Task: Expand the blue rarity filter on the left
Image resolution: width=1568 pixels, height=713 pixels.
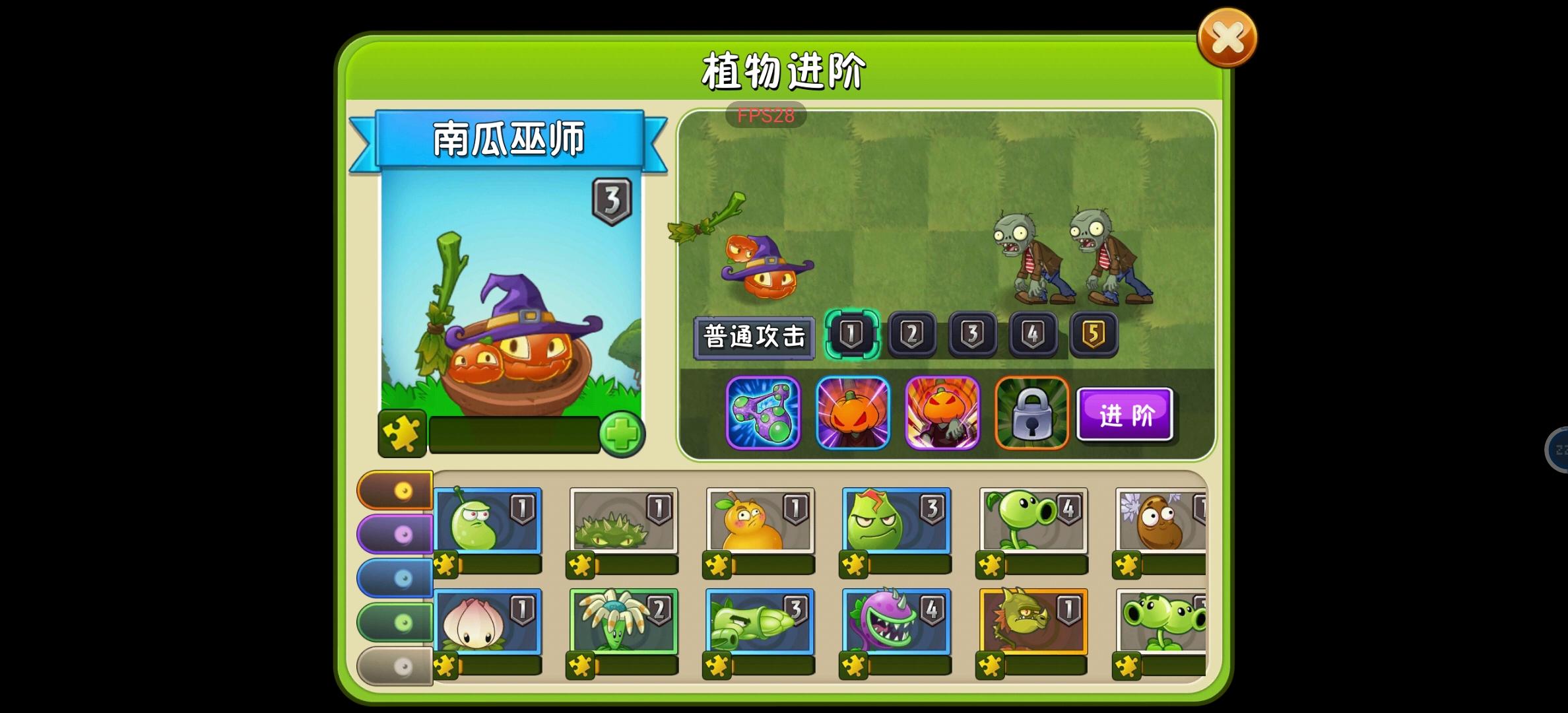Action: (394, 577)
